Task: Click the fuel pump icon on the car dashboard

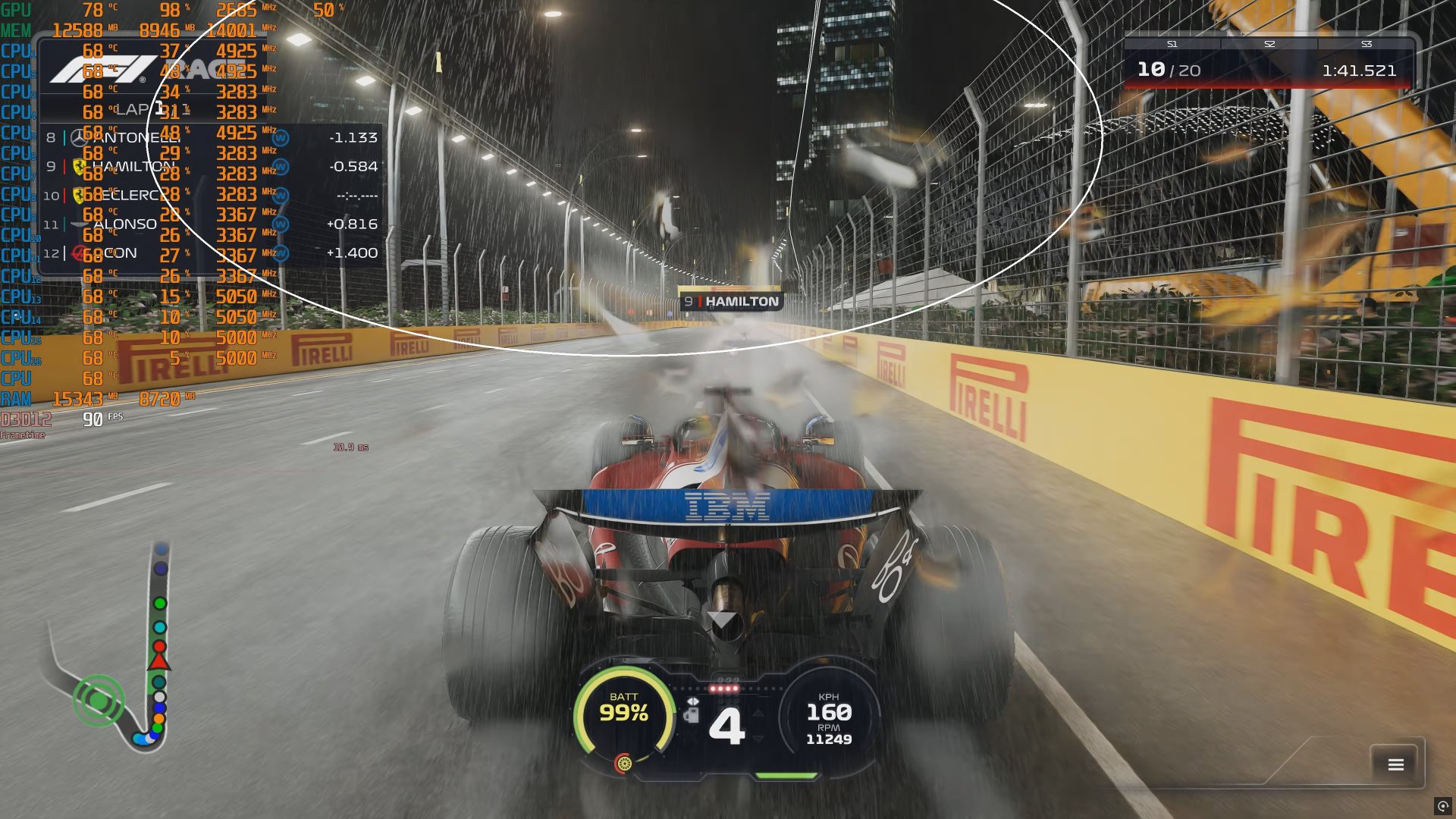Action: 692,717
